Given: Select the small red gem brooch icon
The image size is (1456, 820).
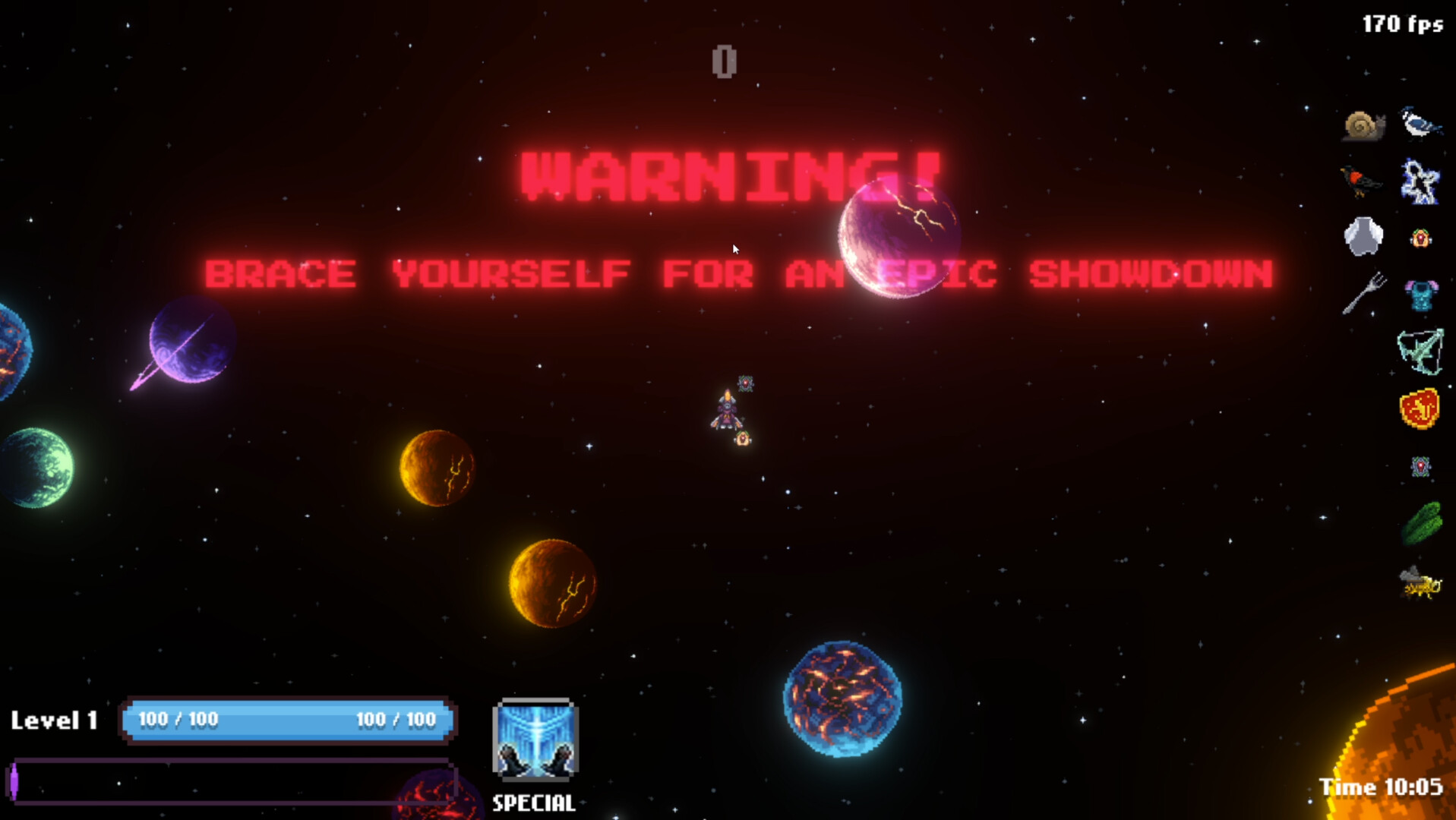Looking at the screenshot, I should (x=1419, y=467).
